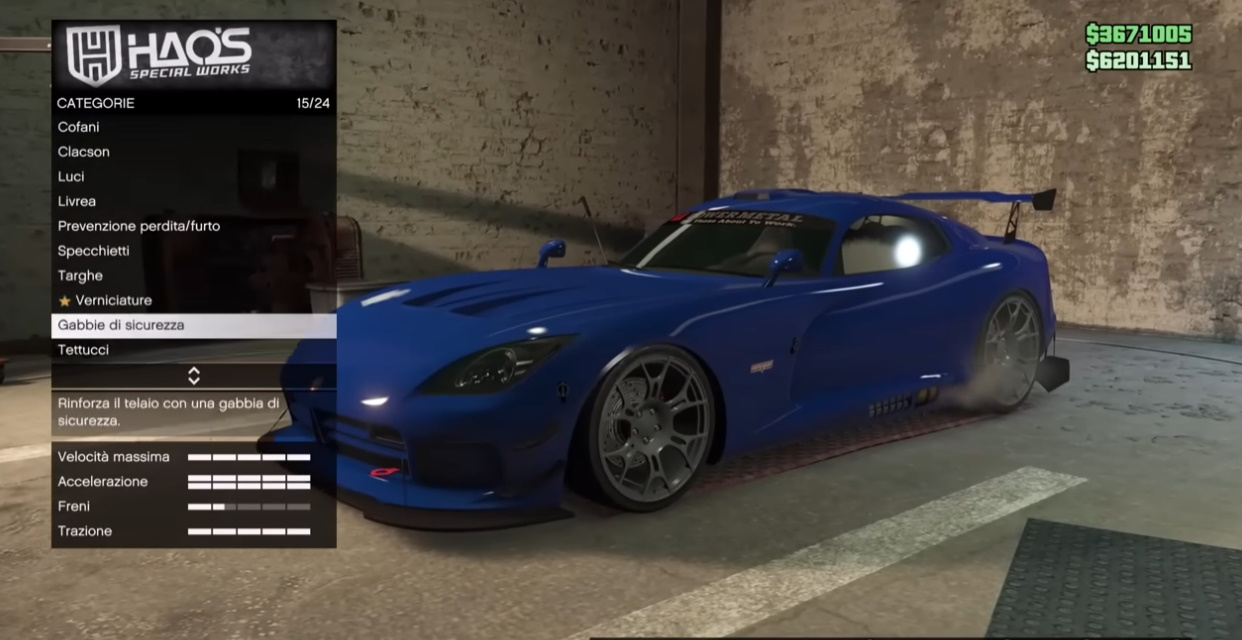Open the Tettucci category

click(x=193, y=350)
